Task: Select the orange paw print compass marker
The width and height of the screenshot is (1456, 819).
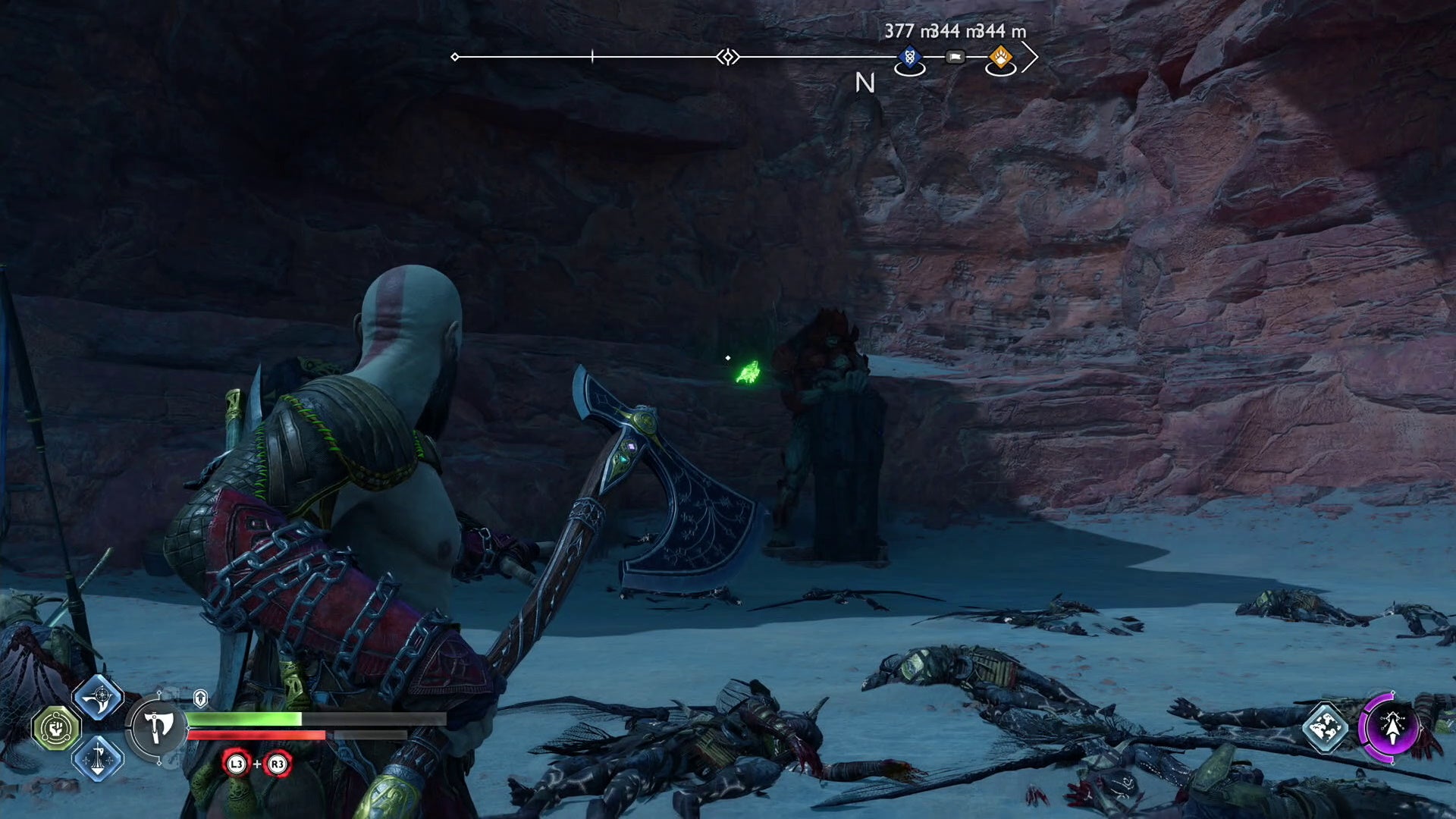Action: pos(1000,57)
